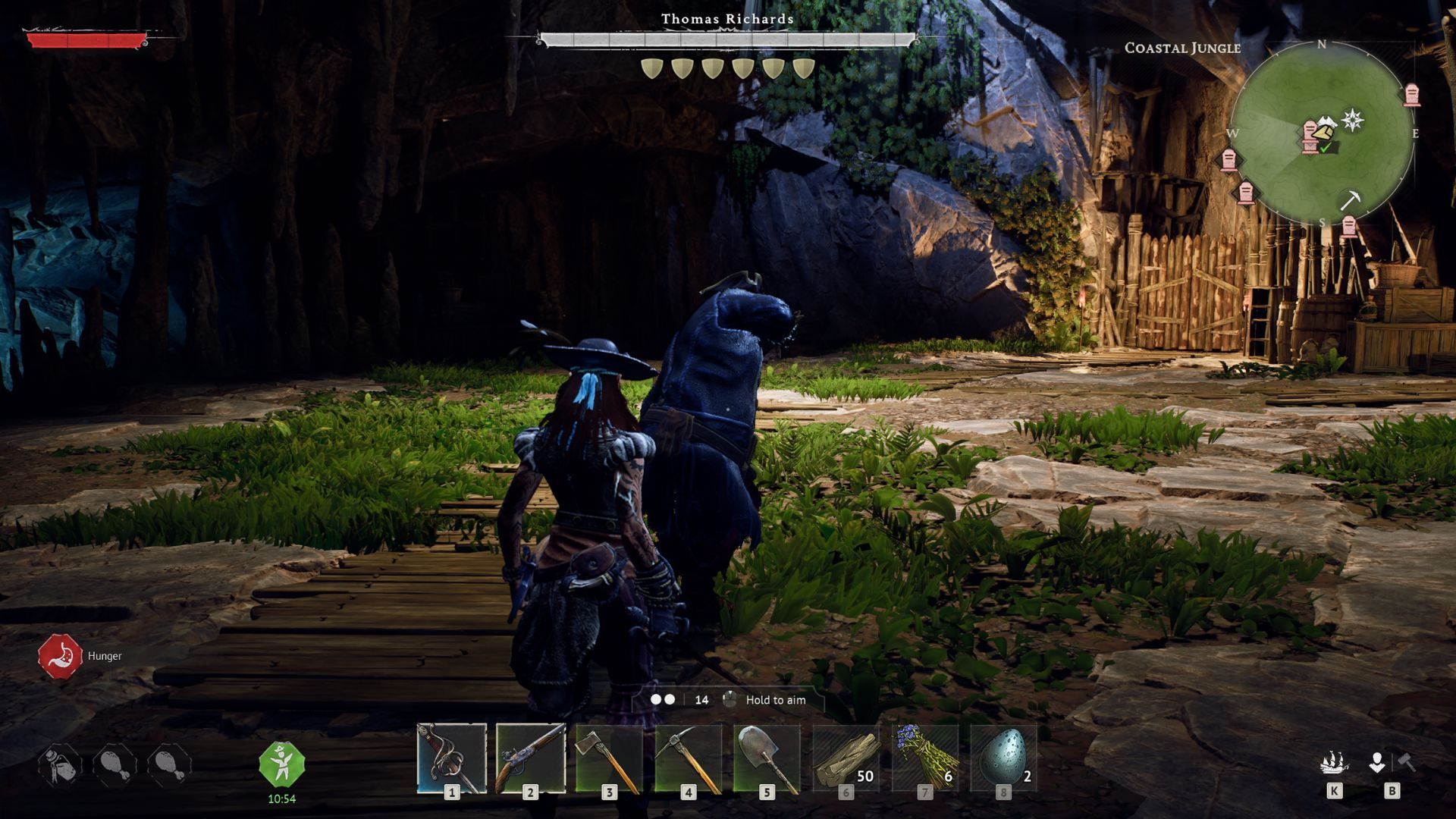Select the rapier sword hotbar slot
The image size is (1456, 819).
tap(452, 758)
